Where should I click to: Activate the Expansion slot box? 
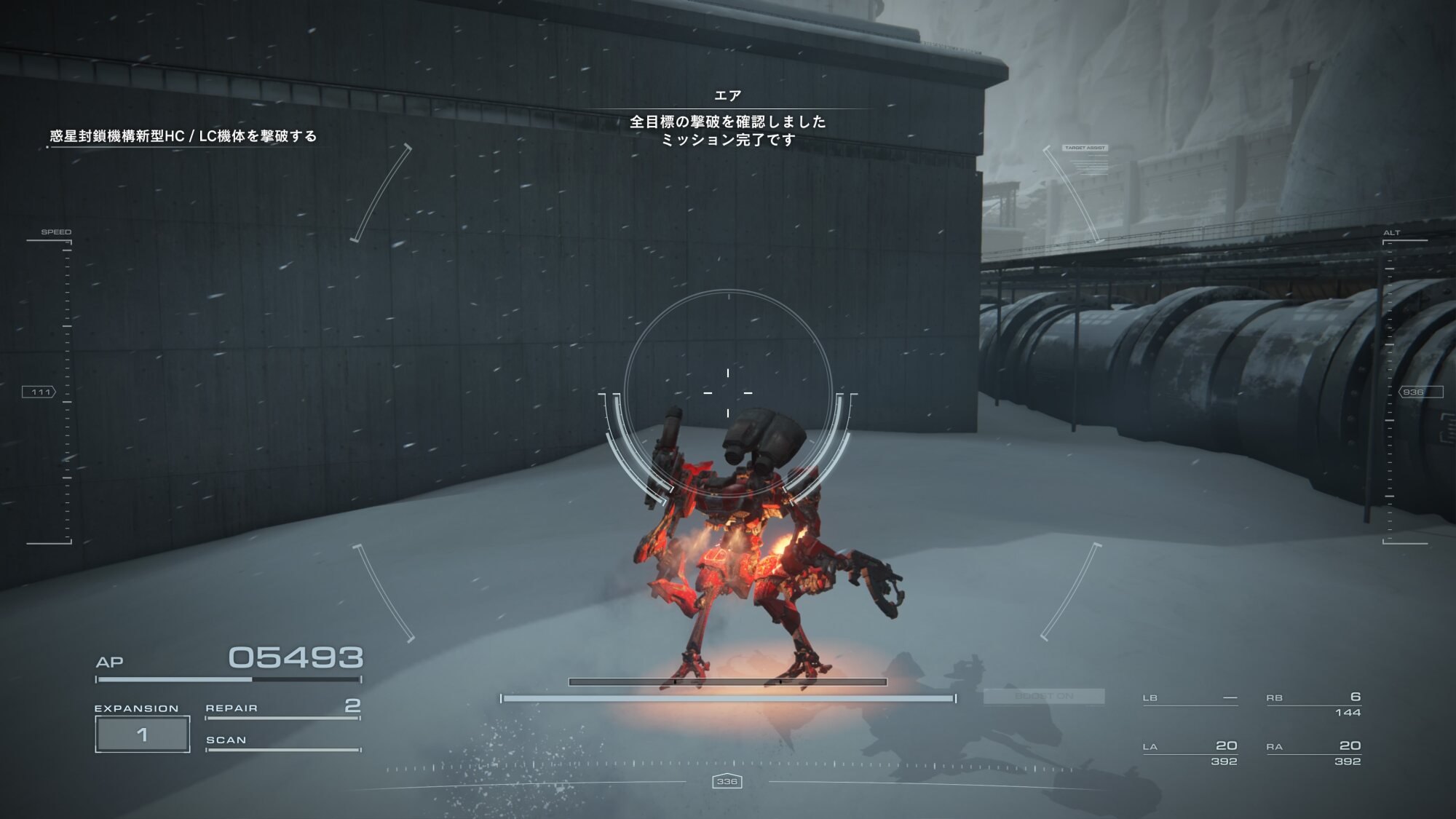coord(143,734)
